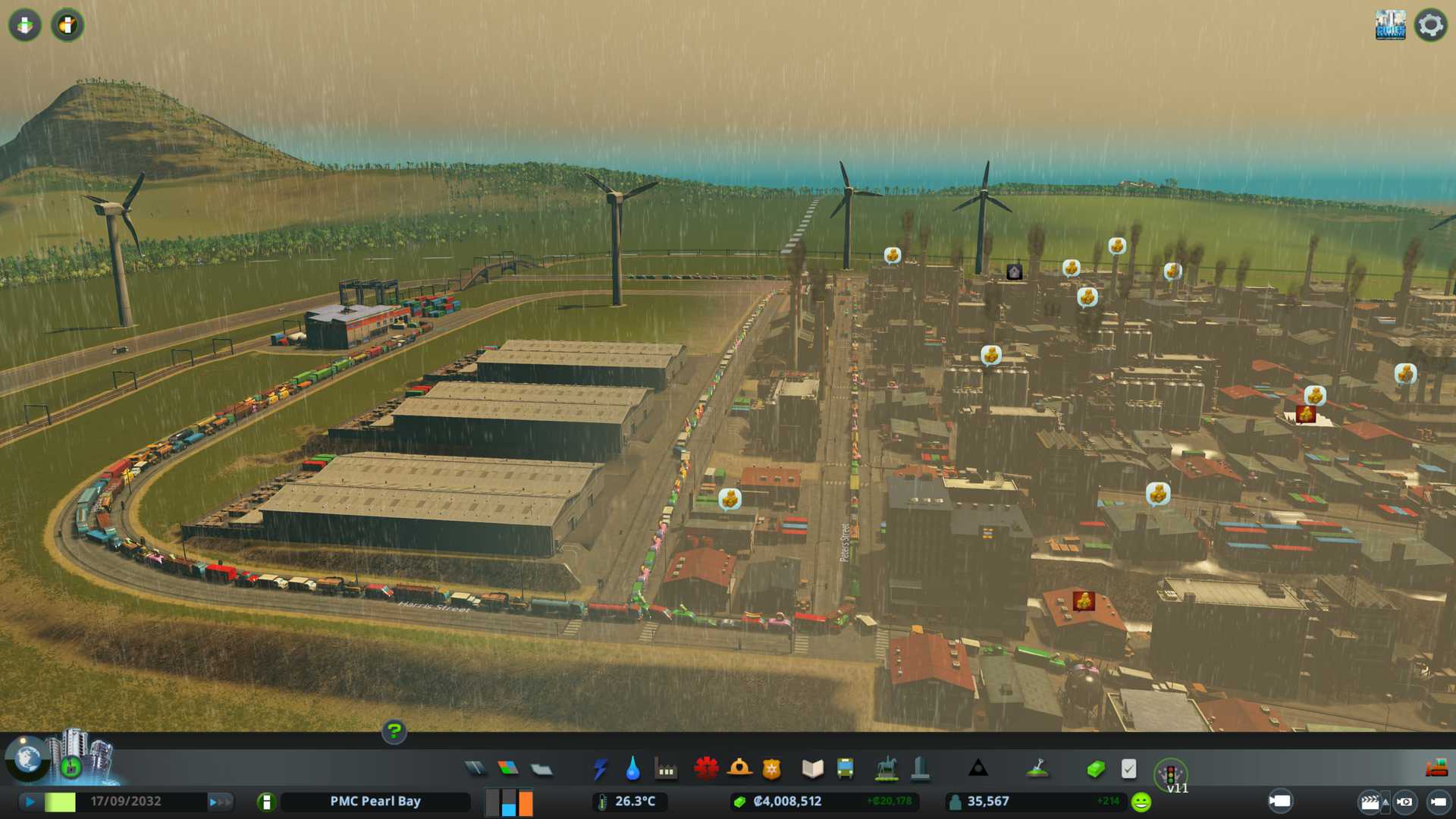Open the Landscaping shovel tool
The height and width of the screenshot is (819, 1456).
tap(1037, 769)
